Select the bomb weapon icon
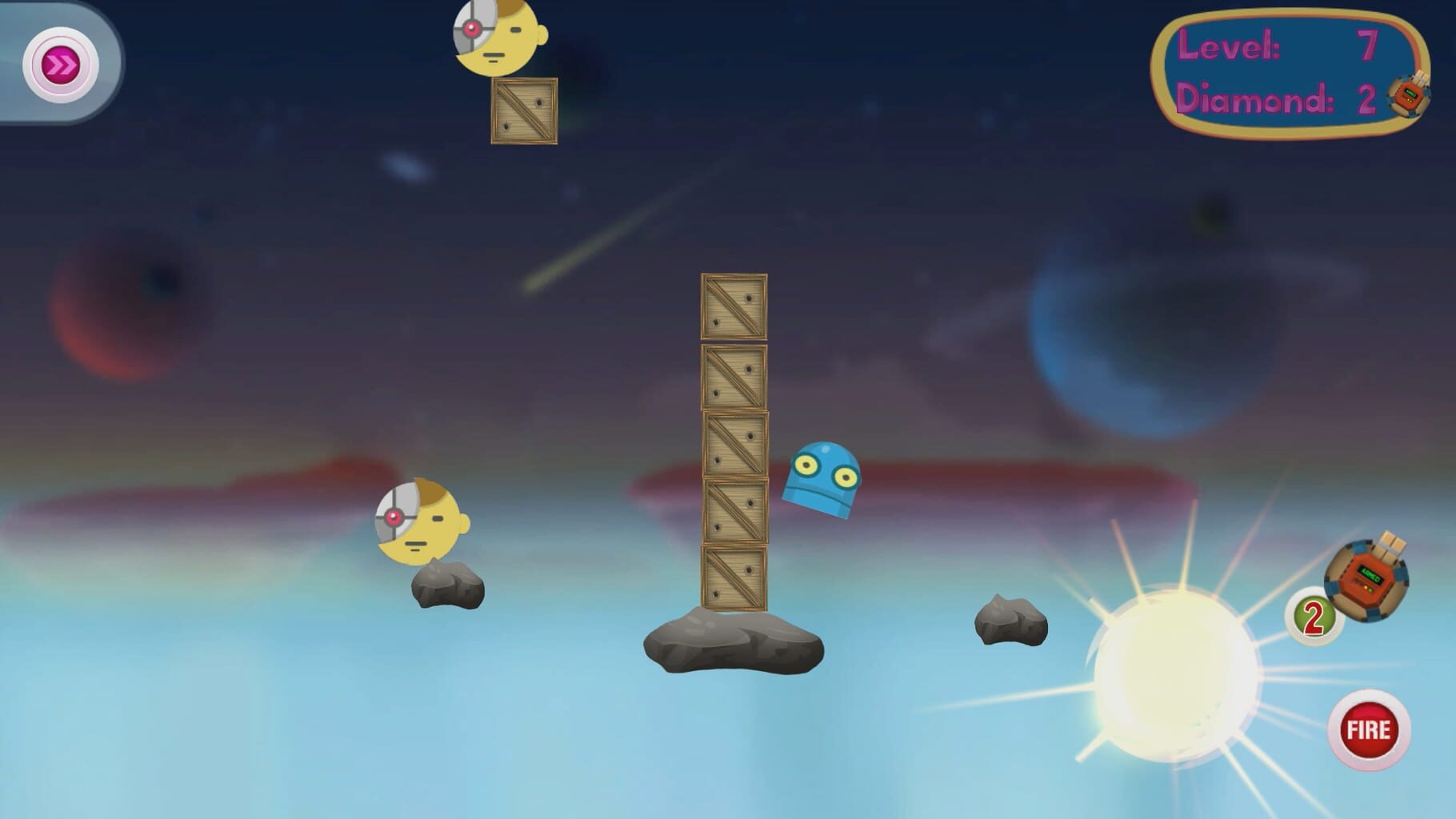Screen dimensions: 1456x819 point(1366,577)
